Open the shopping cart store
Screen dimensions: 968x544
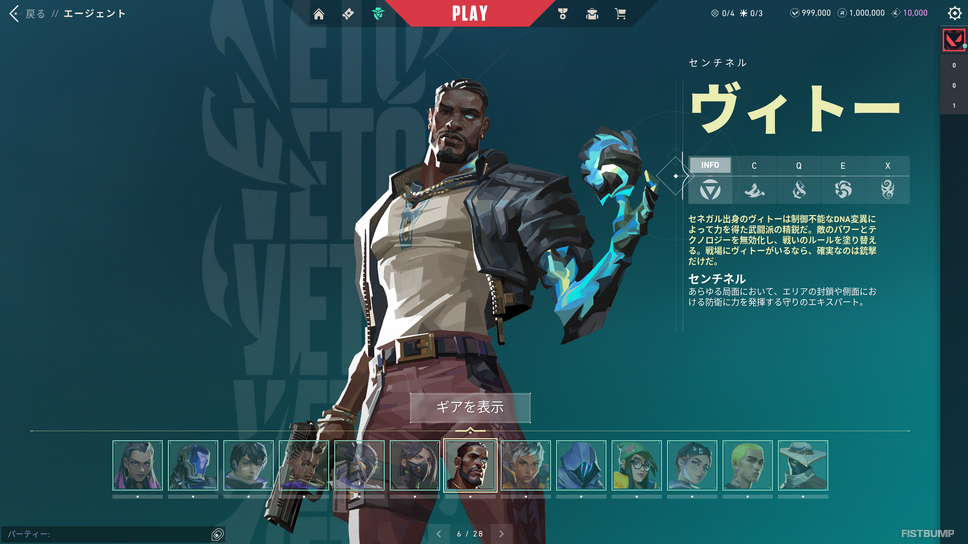pyautogui.click(x=621, y=14)
